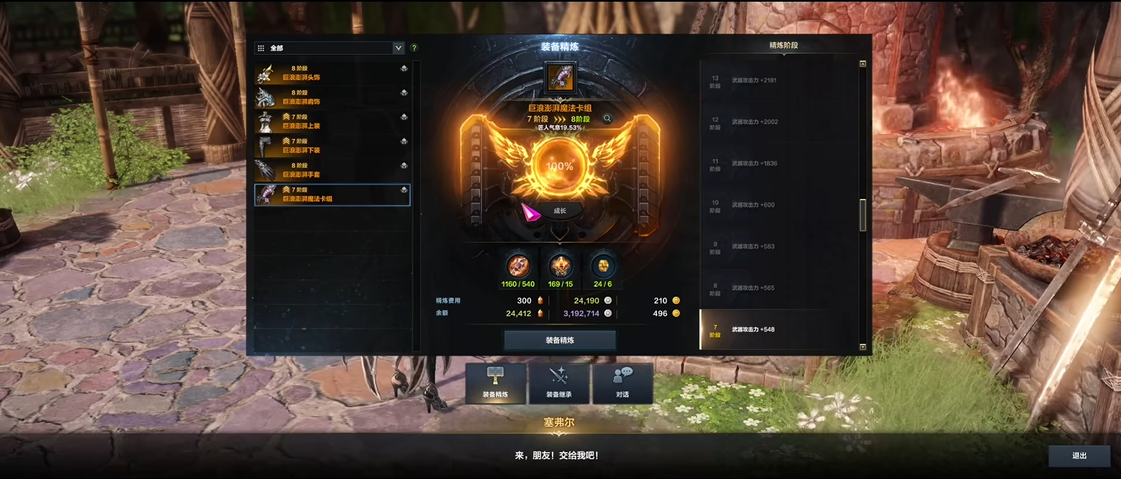Screen dimensions: 1121x479
Task: Choose the 对话 talk option
Action: (622, 383)
